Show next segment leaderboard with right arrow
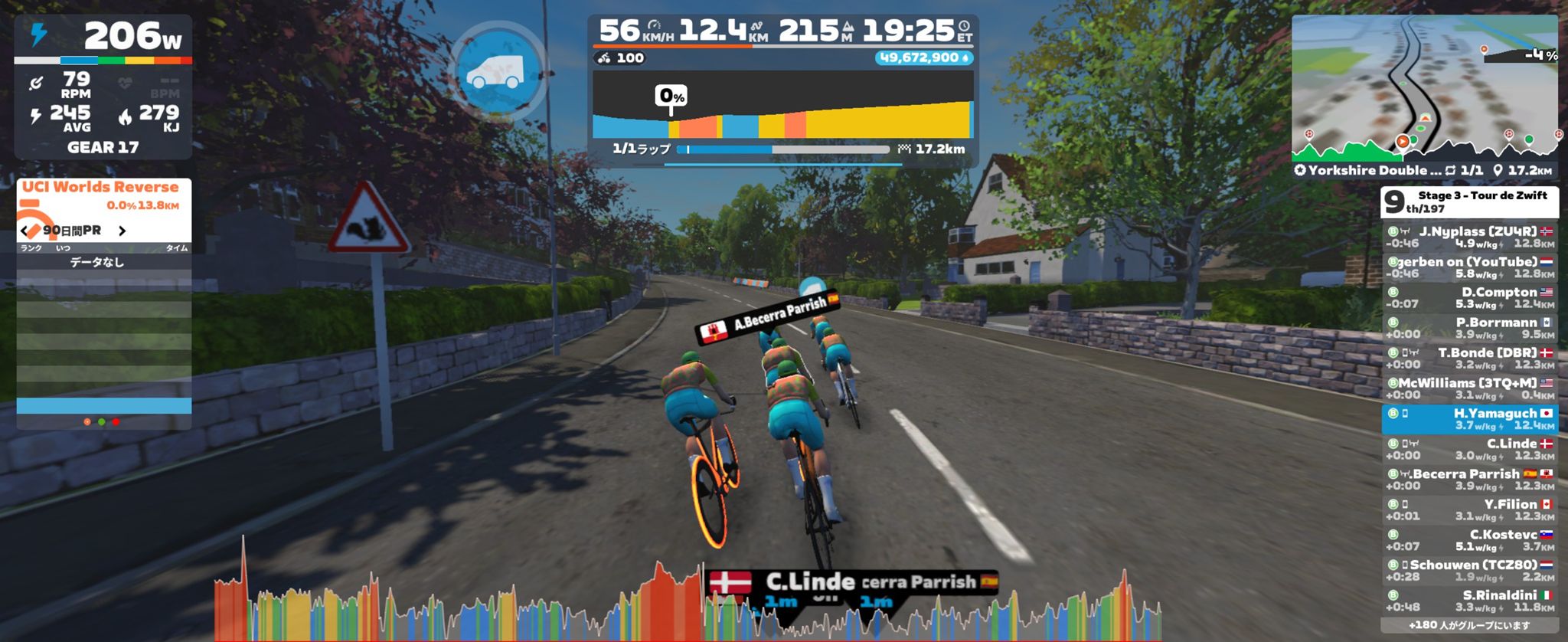 [x=122, y=231]
